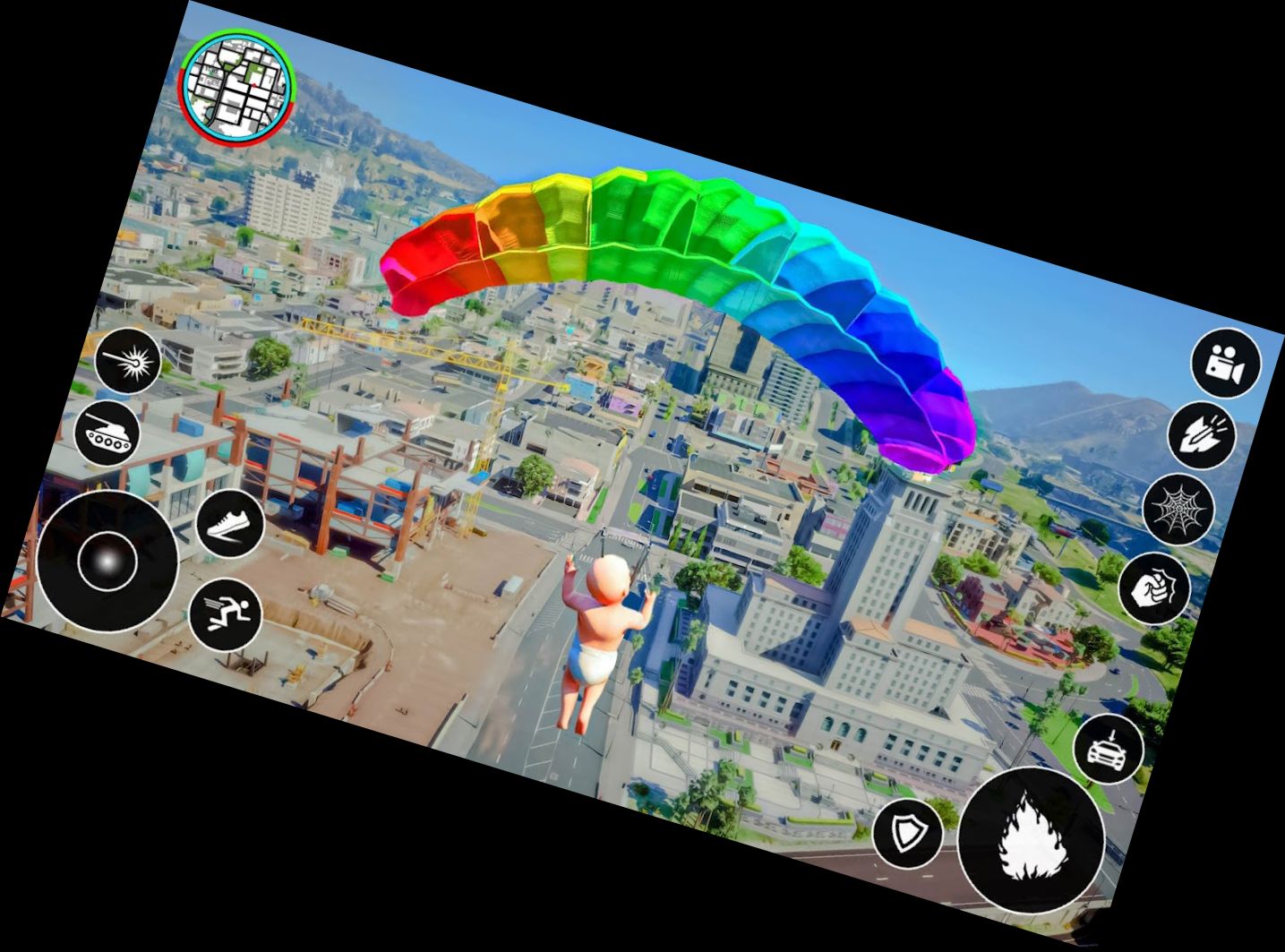The image size is (1285, 952).
Task: Call a car with the vehicle icon
Action: [x=1109, y=750]
